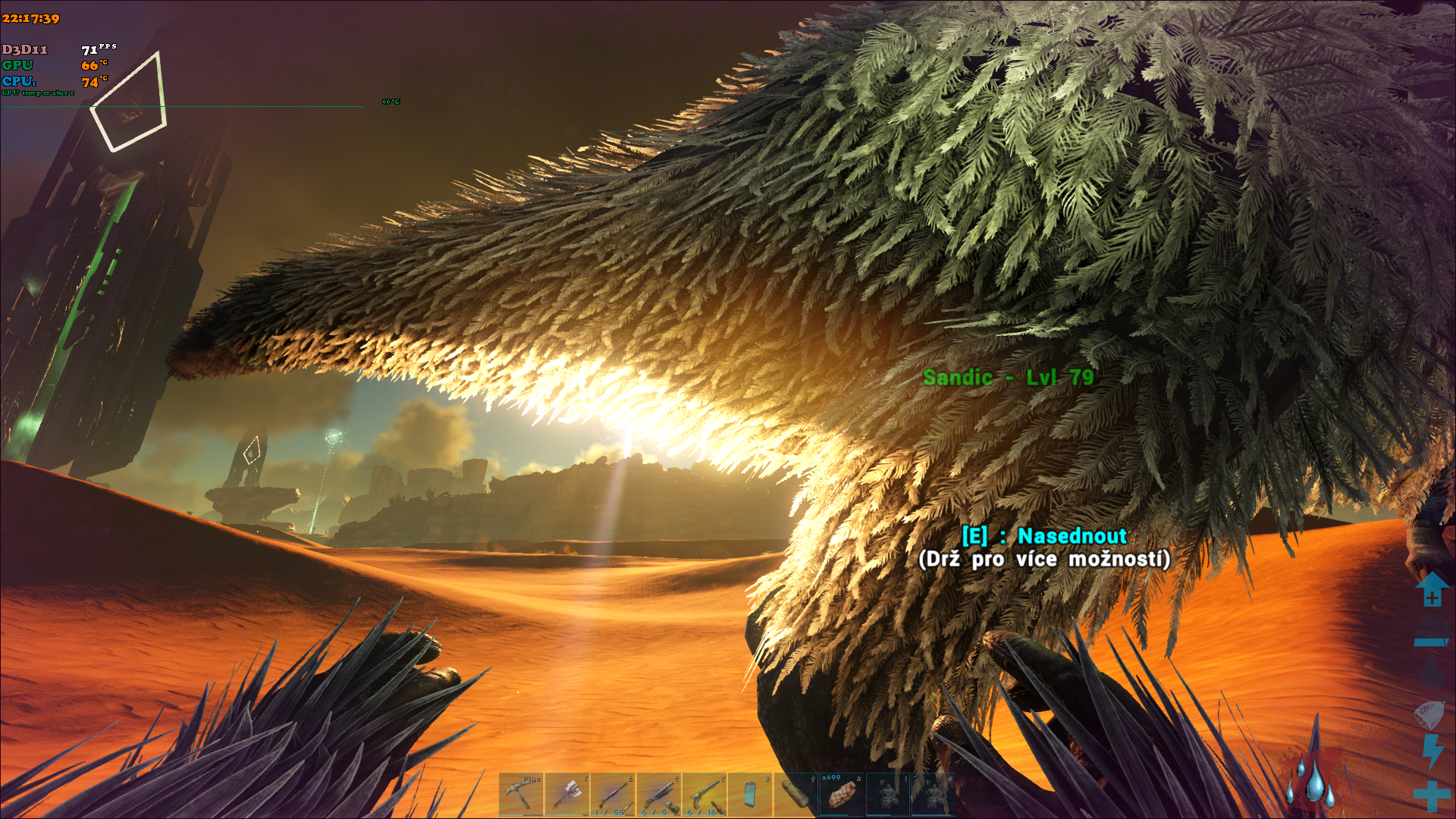Image resolution: width=1456 pixels, height=819 pixels.
Task: Select the green rolled sleeping bag slot
Action: [795, 795]
